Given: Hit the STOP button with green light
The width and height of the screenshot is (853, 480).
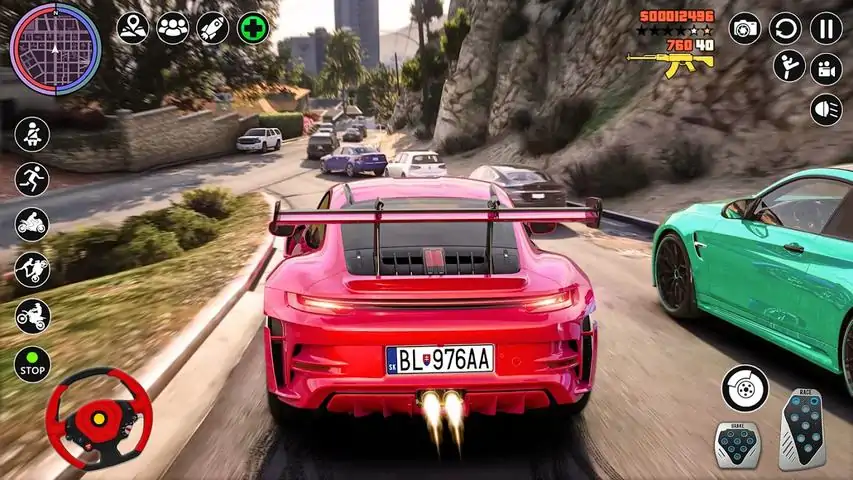Looking at the screenshot, I should click(x=32, y=363).
